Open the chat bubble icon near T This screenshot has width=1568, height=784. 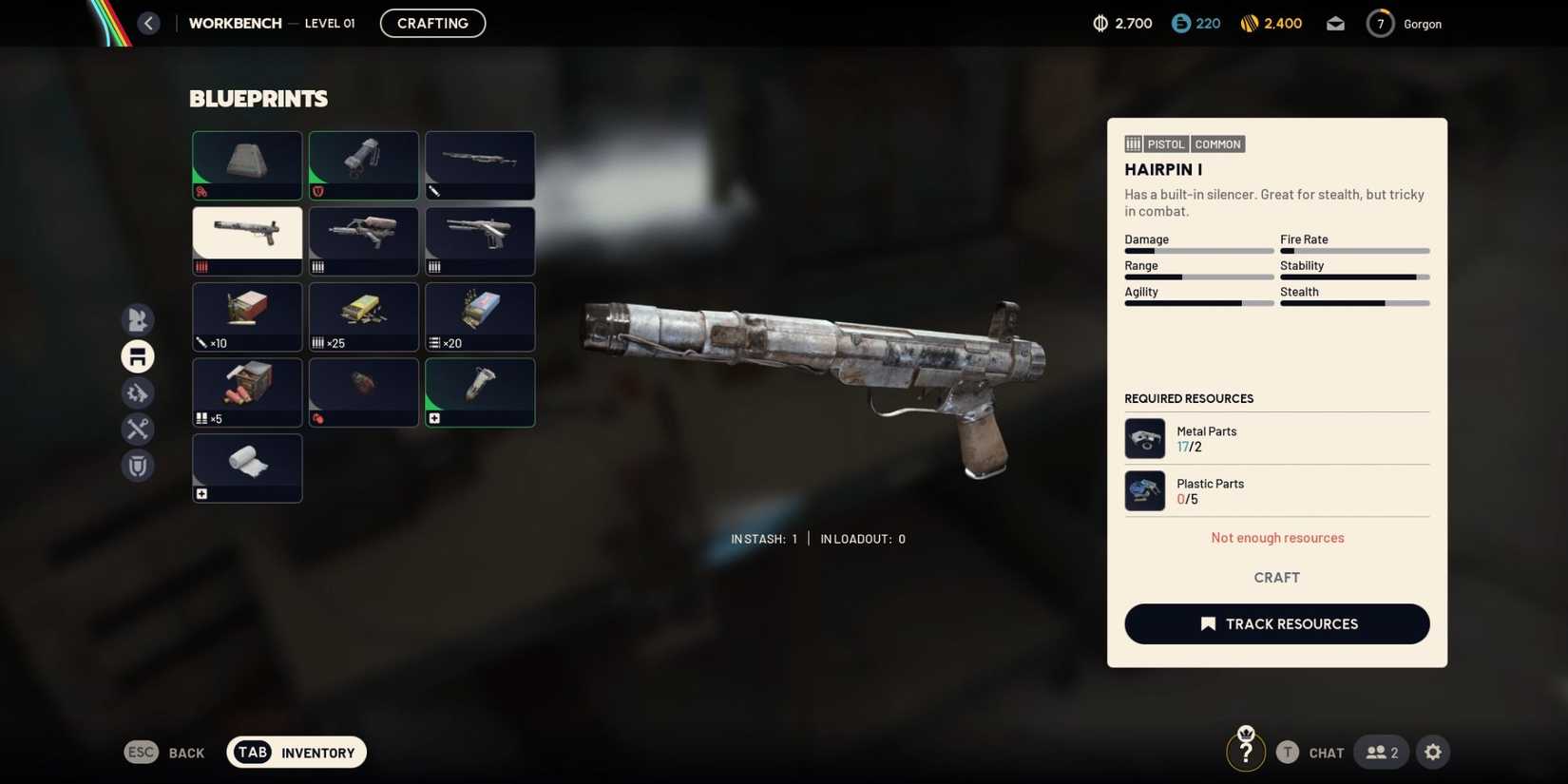coord(1325,752)
